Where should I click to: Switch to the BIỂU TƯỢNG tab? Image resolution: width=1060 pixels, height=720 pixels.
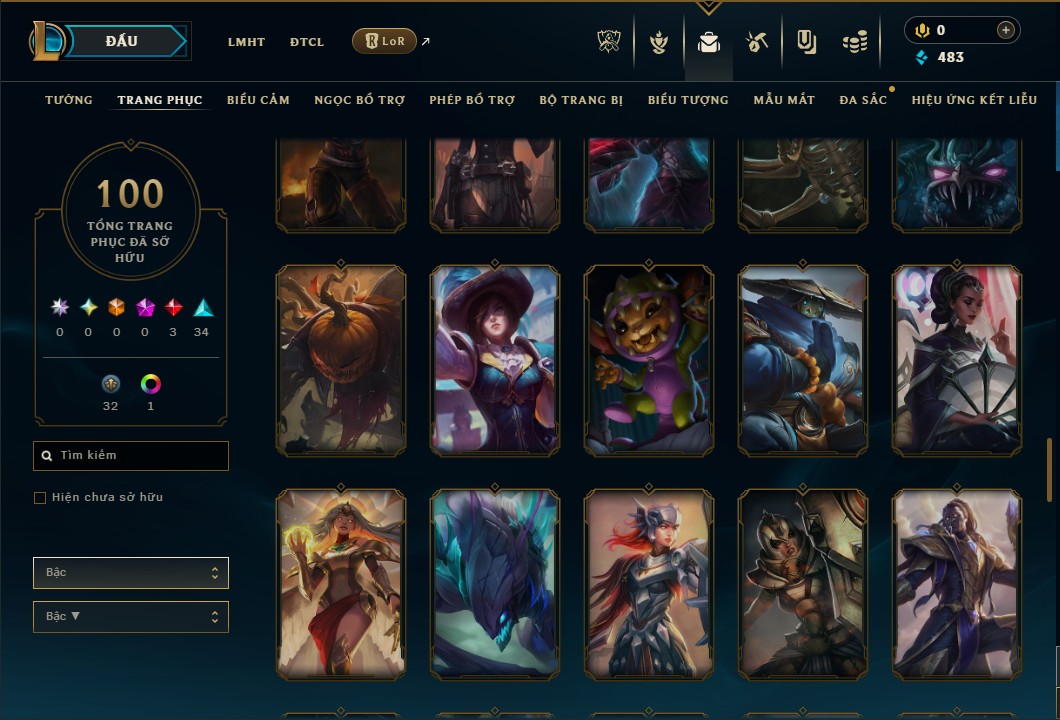coord(688,100)
